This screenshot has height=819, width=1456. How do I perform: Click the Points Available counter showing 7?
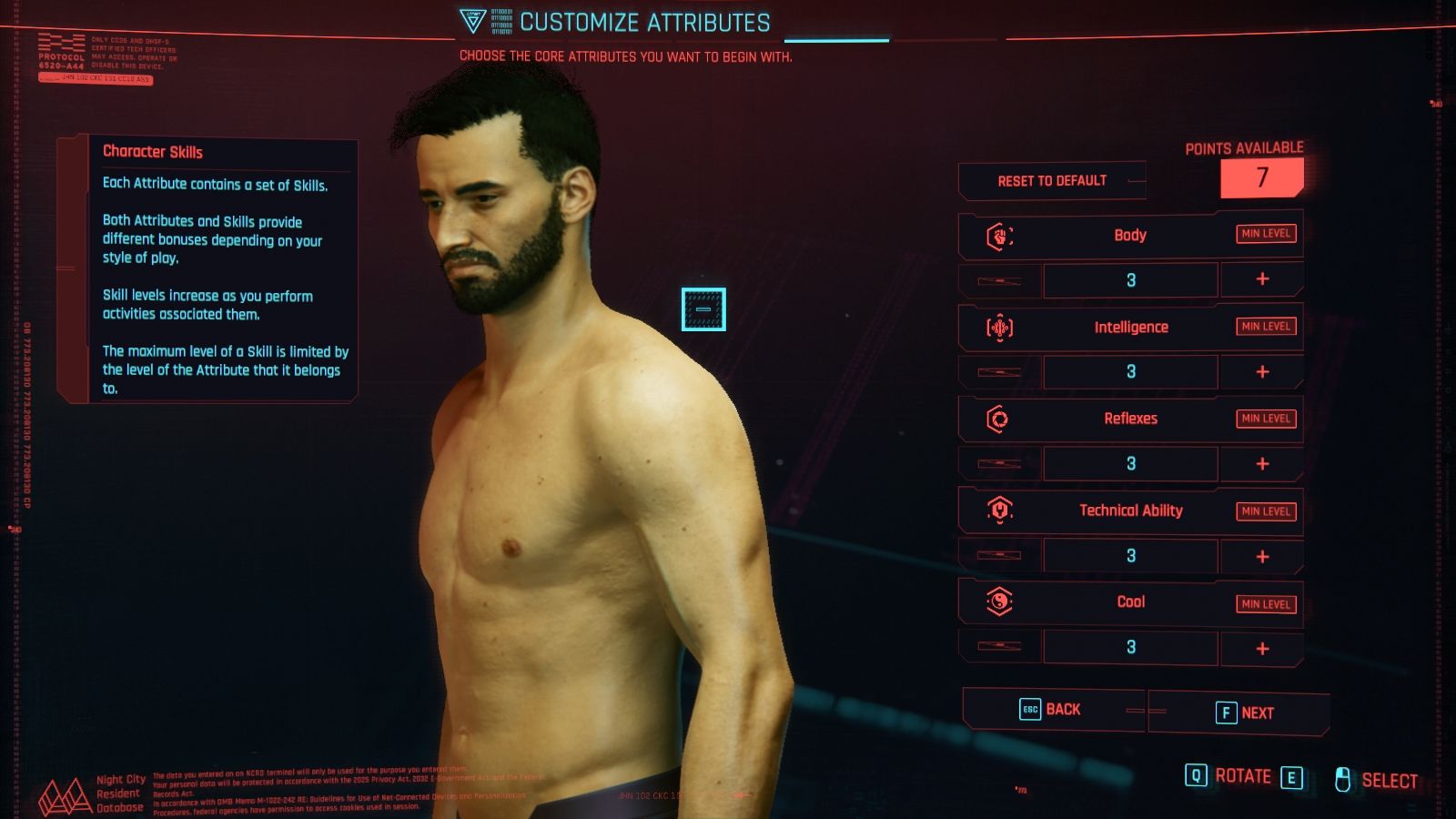click(x=1263, y=178)
